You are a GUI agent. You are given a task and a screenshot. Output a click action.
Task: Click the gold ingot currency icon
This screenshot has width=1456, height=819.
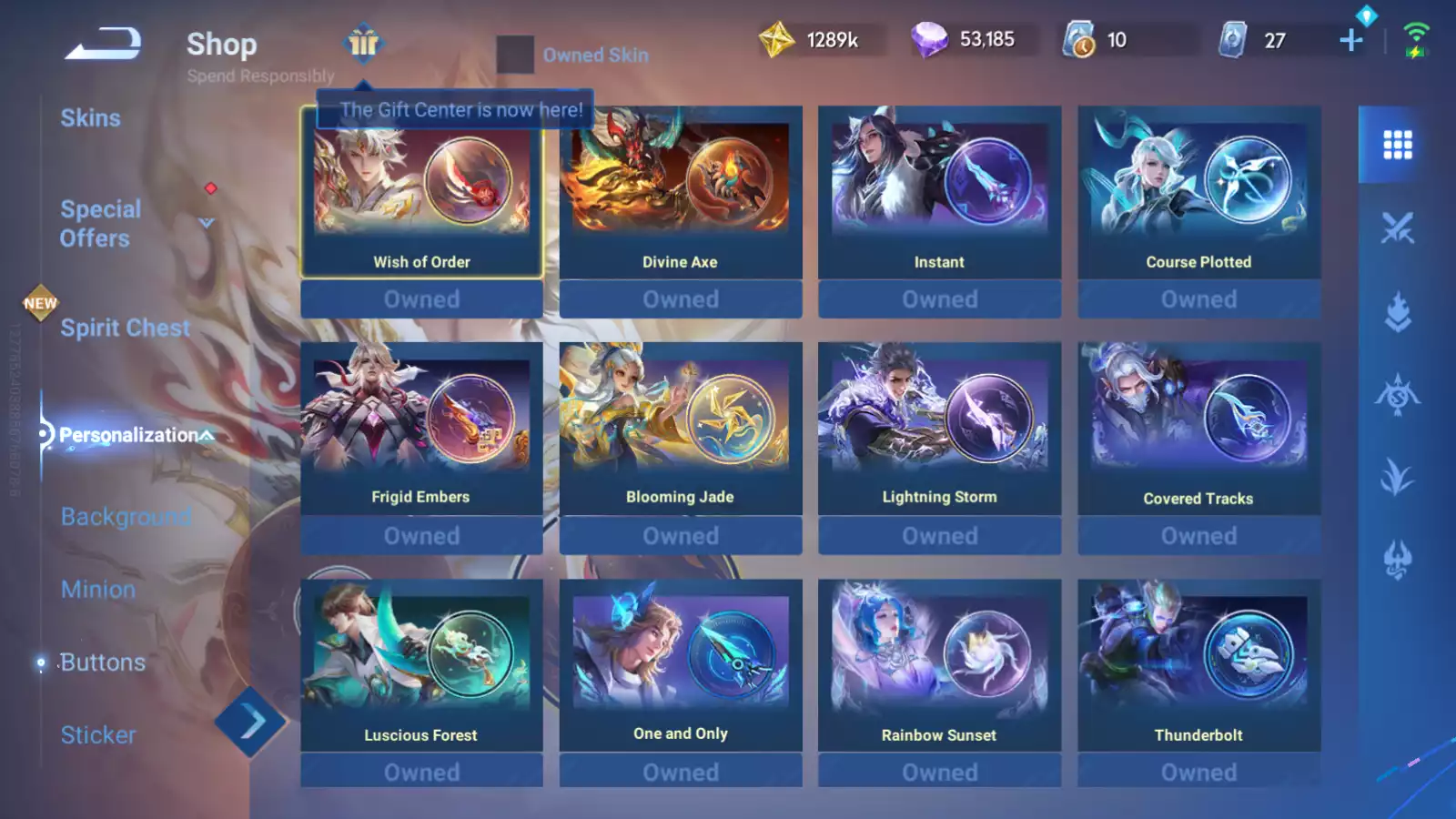[775, 39]
